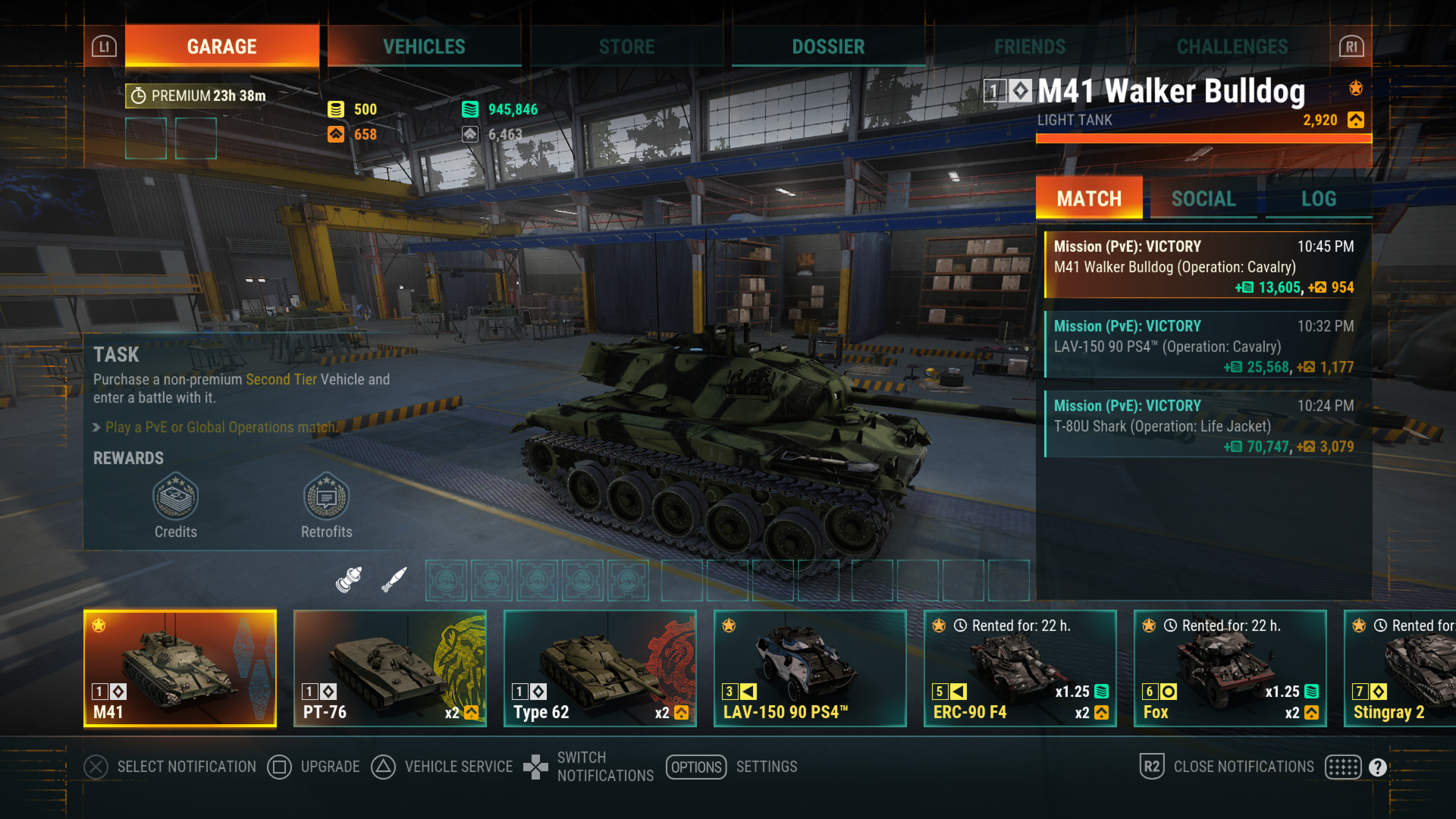
Task: Open SETTINGS from the bottom bar
Action: click(766, 767)
